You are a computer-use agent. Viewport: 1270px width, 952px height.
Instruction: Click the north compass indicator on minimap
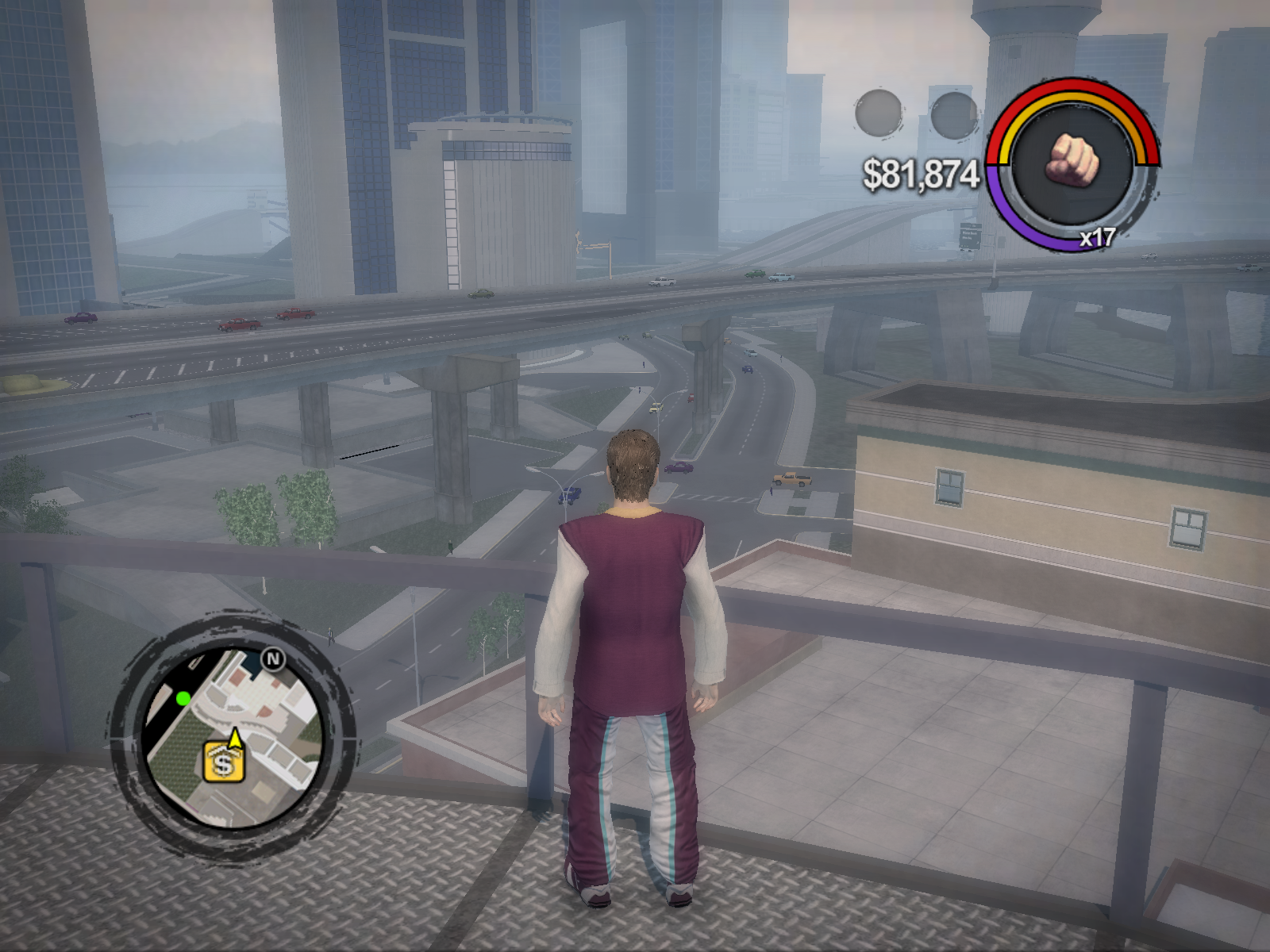pos(274,659)
